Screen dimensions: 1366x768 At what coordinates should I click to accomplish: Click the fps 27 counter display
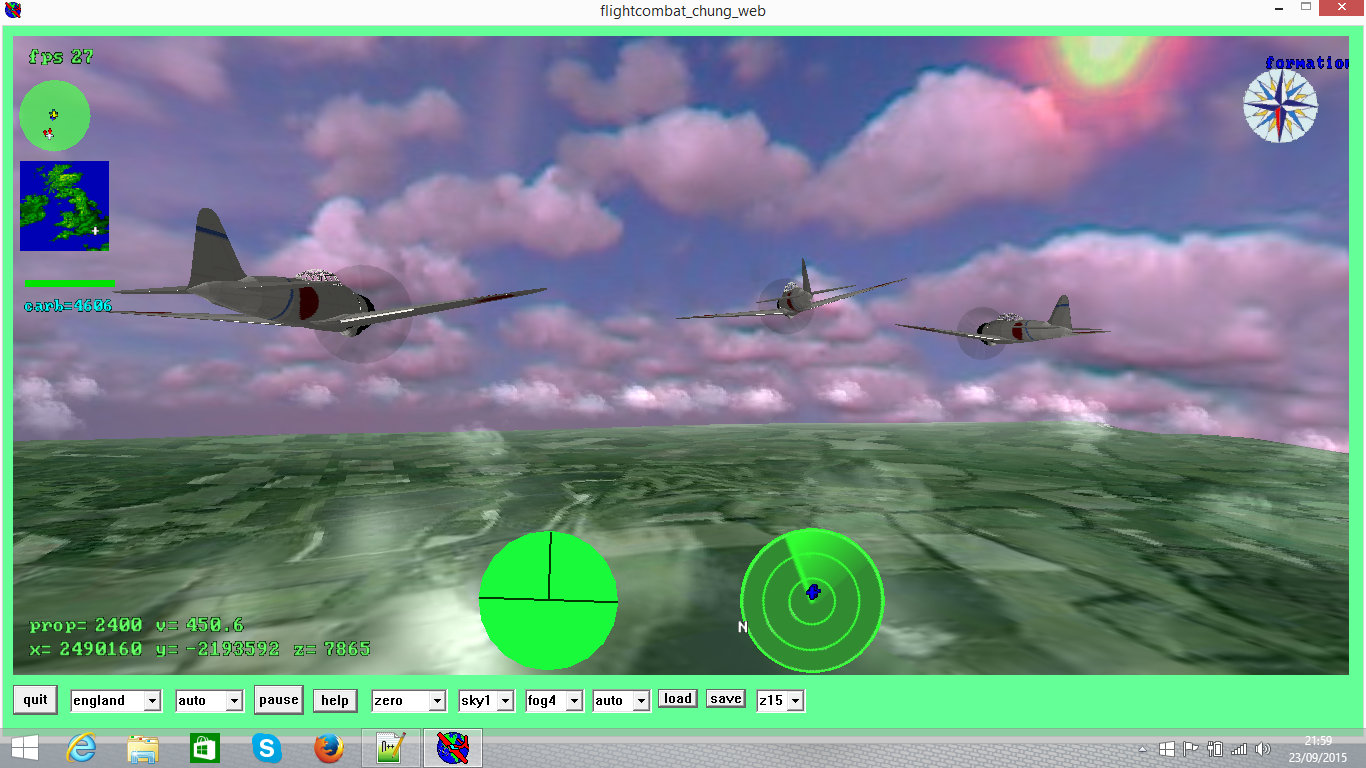coord(58,57)
